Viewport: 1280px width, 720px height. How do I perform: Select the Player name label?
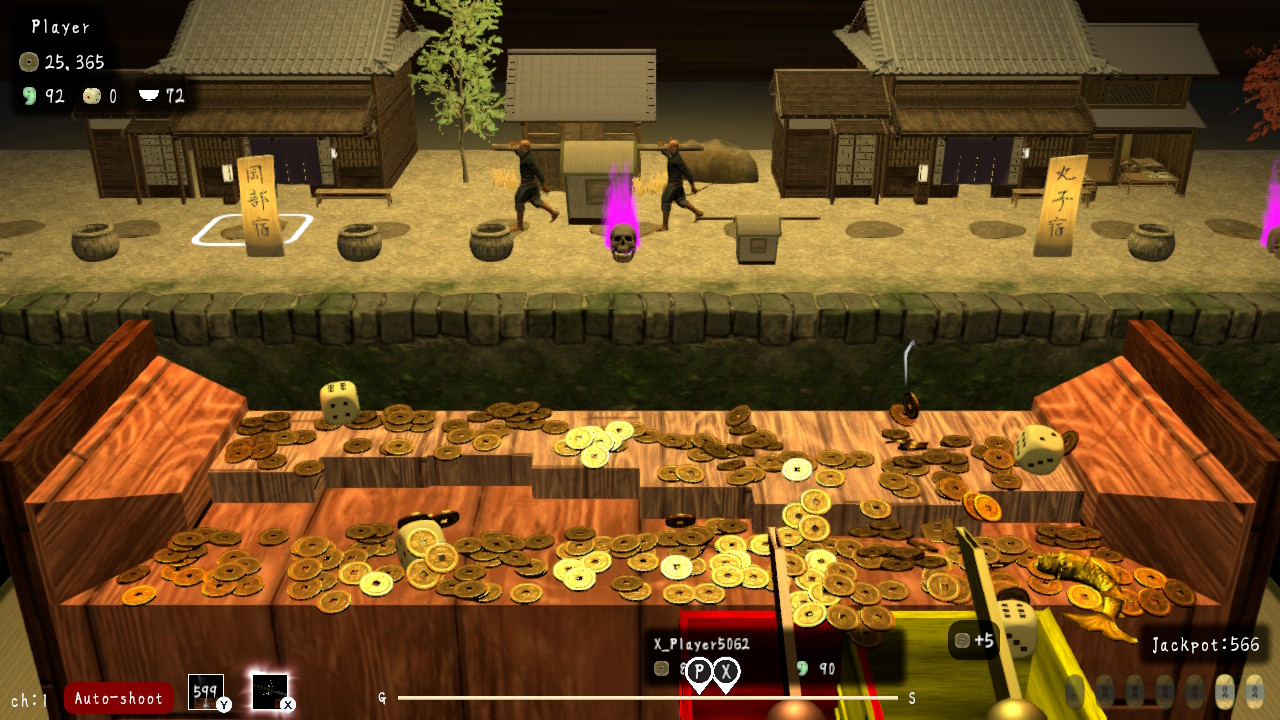coord(60,27)
